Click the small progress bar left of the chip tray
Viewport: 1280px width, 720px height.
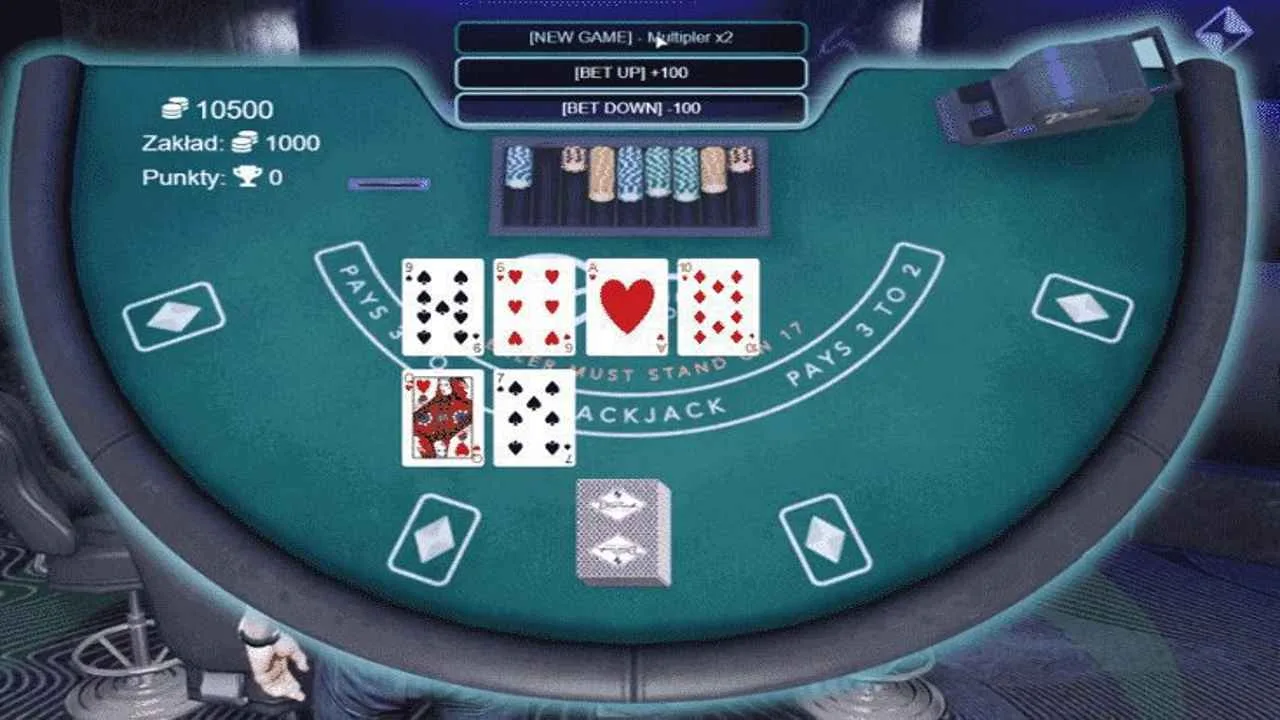[388, 183]
